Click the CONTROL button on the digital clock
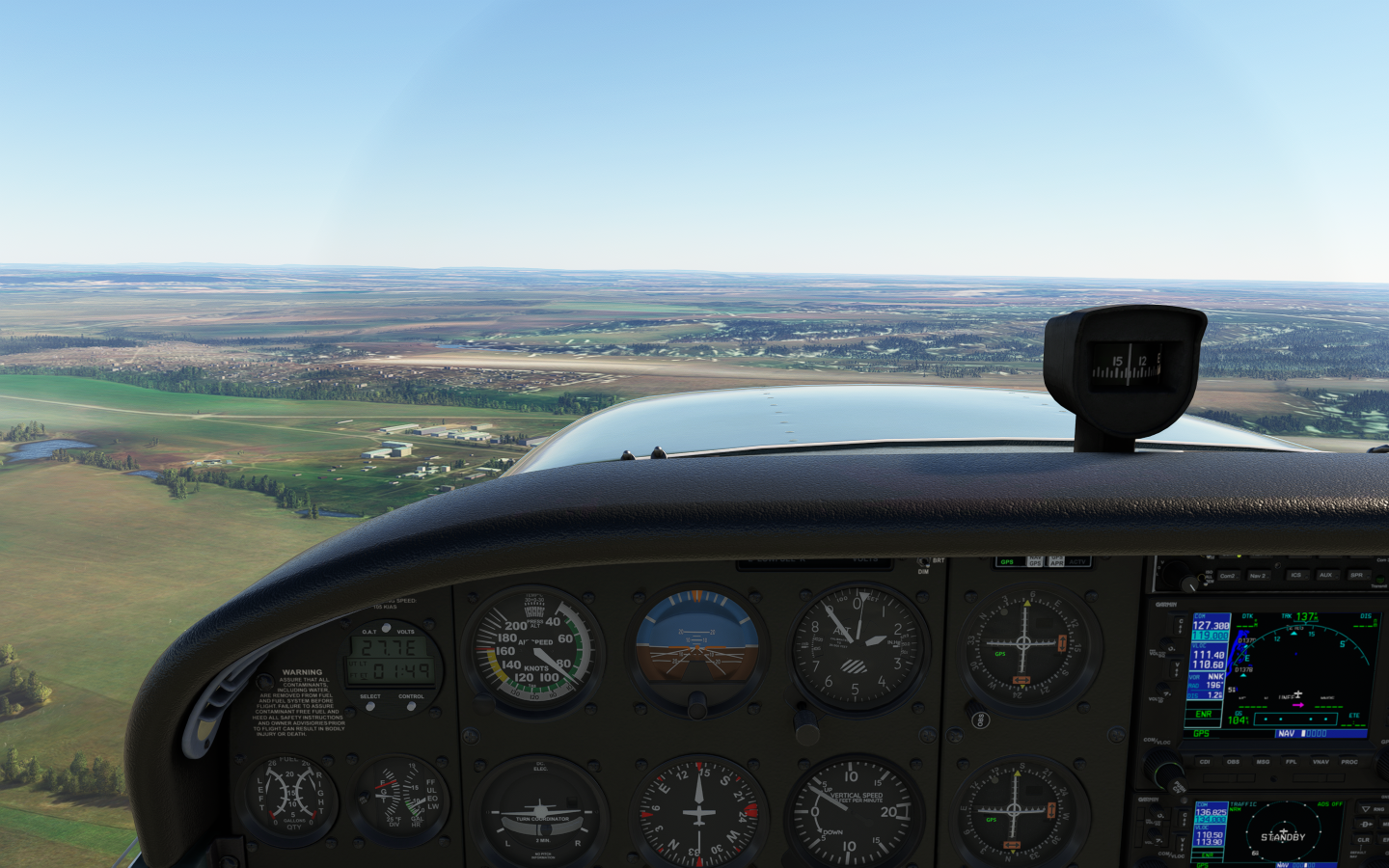 tap(411, 706)
